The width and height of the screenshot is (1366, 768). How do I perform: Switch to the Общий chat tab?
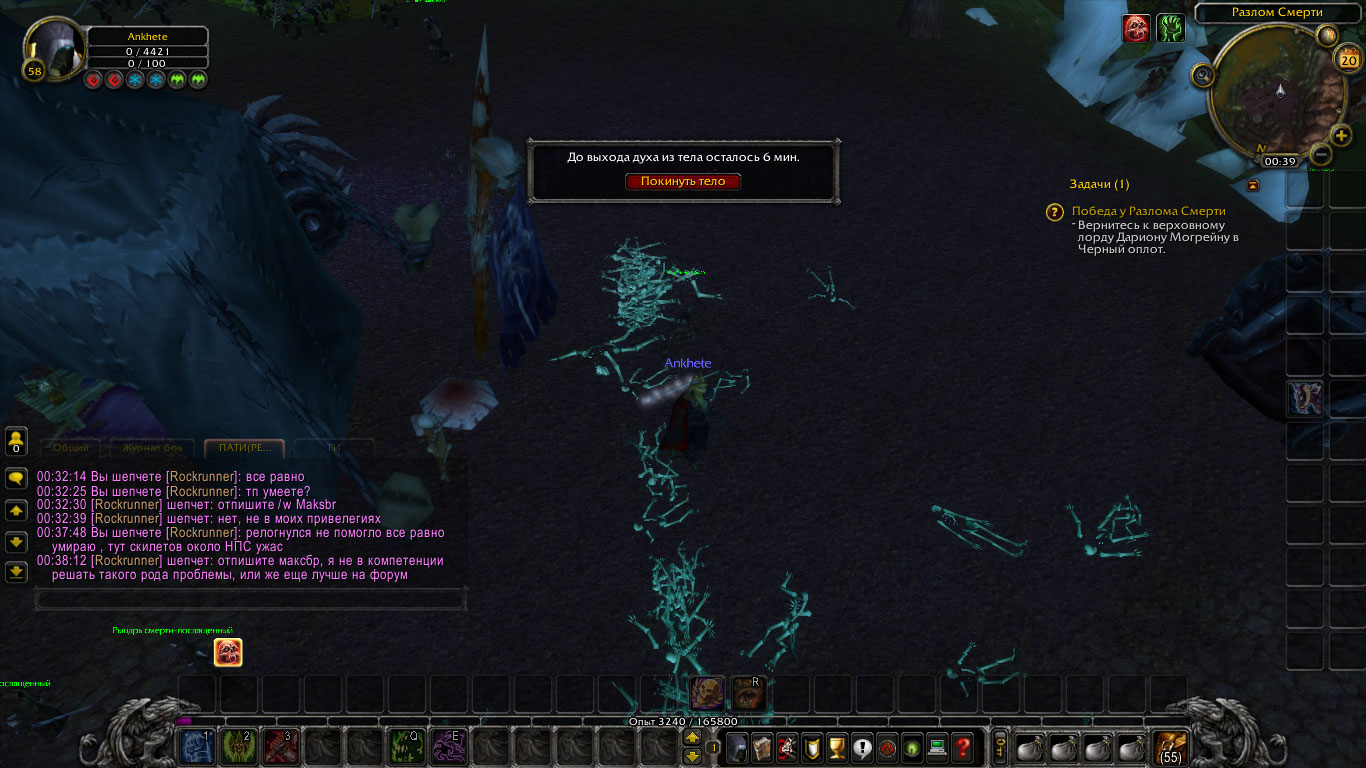71,448
